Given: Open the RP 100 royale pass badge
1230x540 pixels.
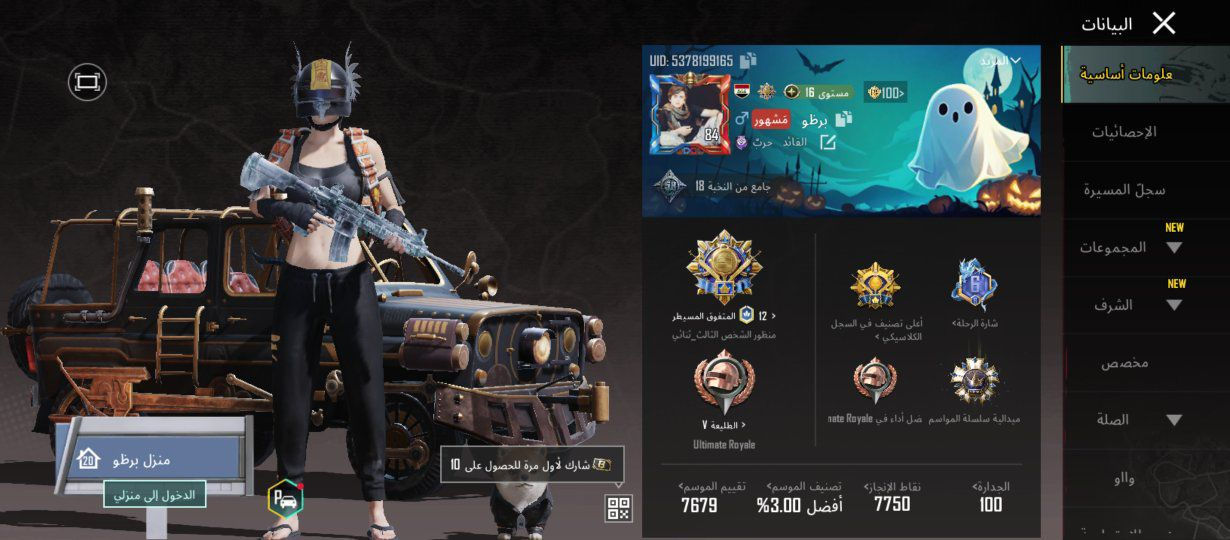Looking at the screenshot, I should click(885, 93).
